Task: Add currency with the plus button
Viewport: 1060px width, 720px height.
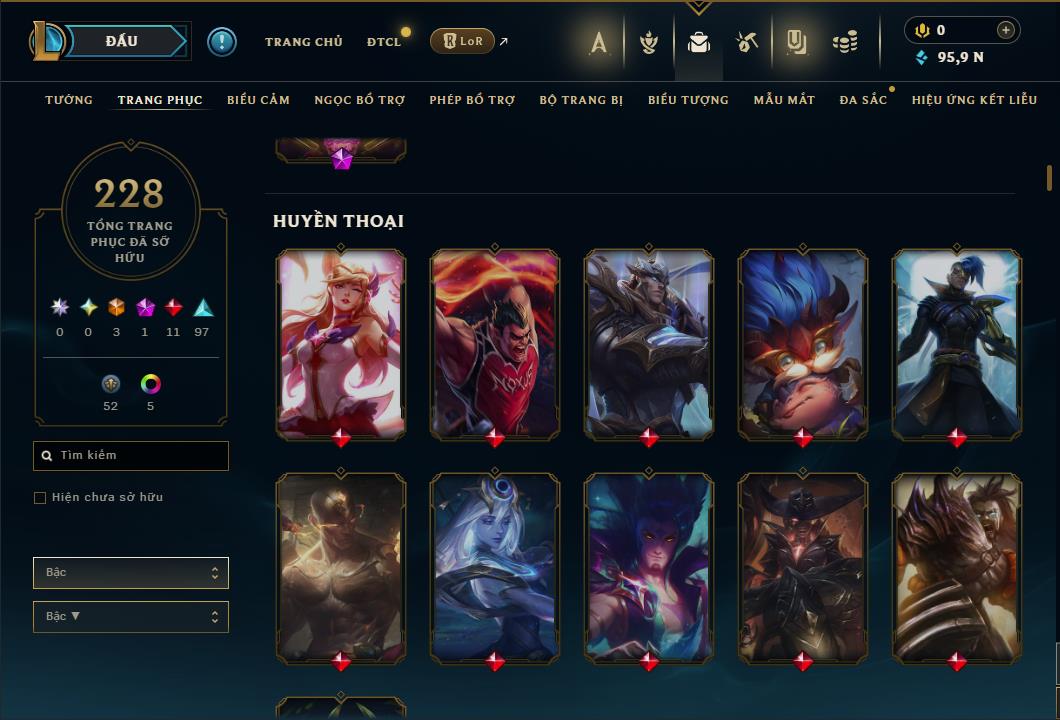Action: click(1006, 30)
